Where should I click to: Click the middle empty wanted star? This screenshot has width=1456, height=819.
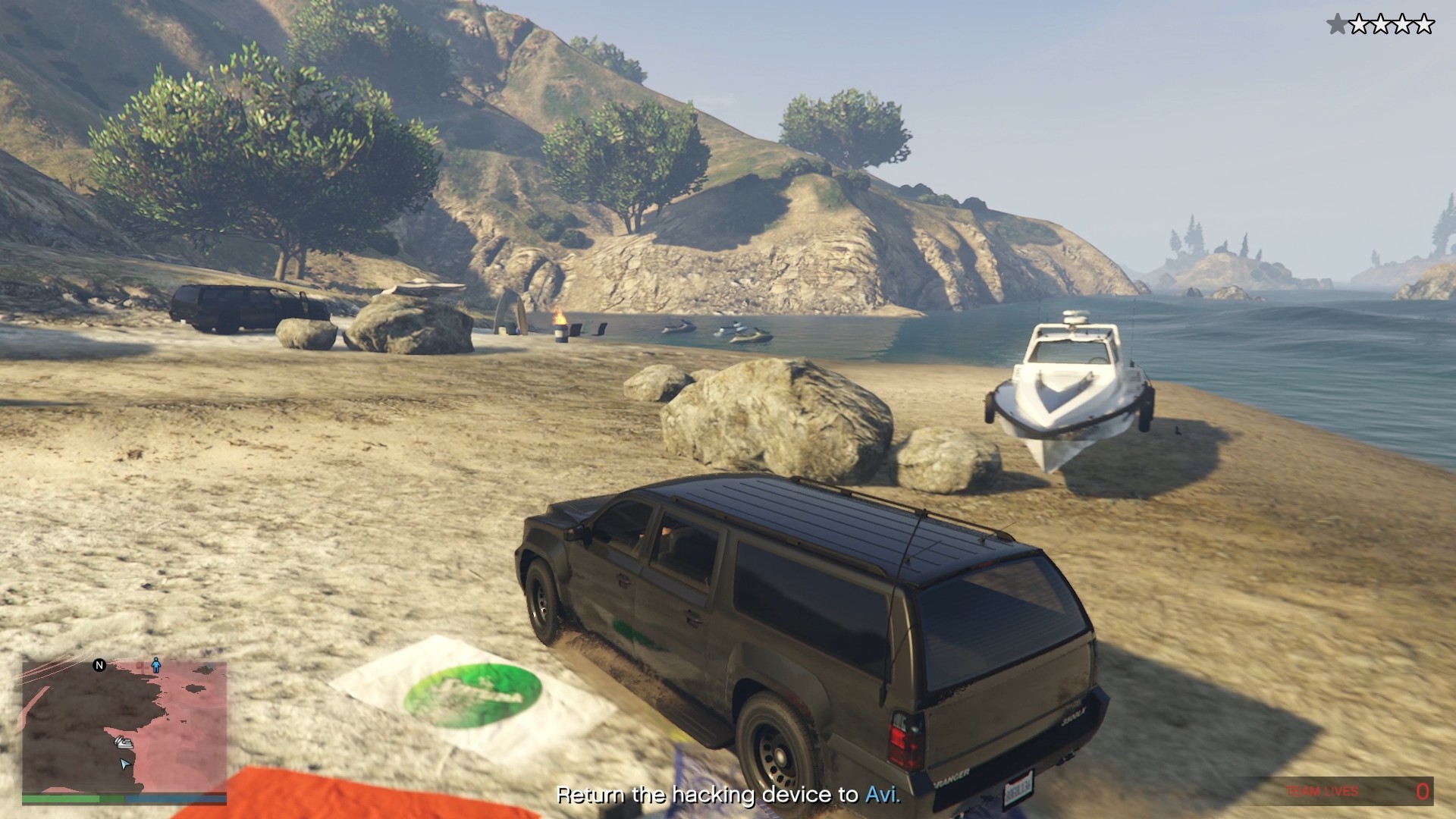tap(1381, 24)
